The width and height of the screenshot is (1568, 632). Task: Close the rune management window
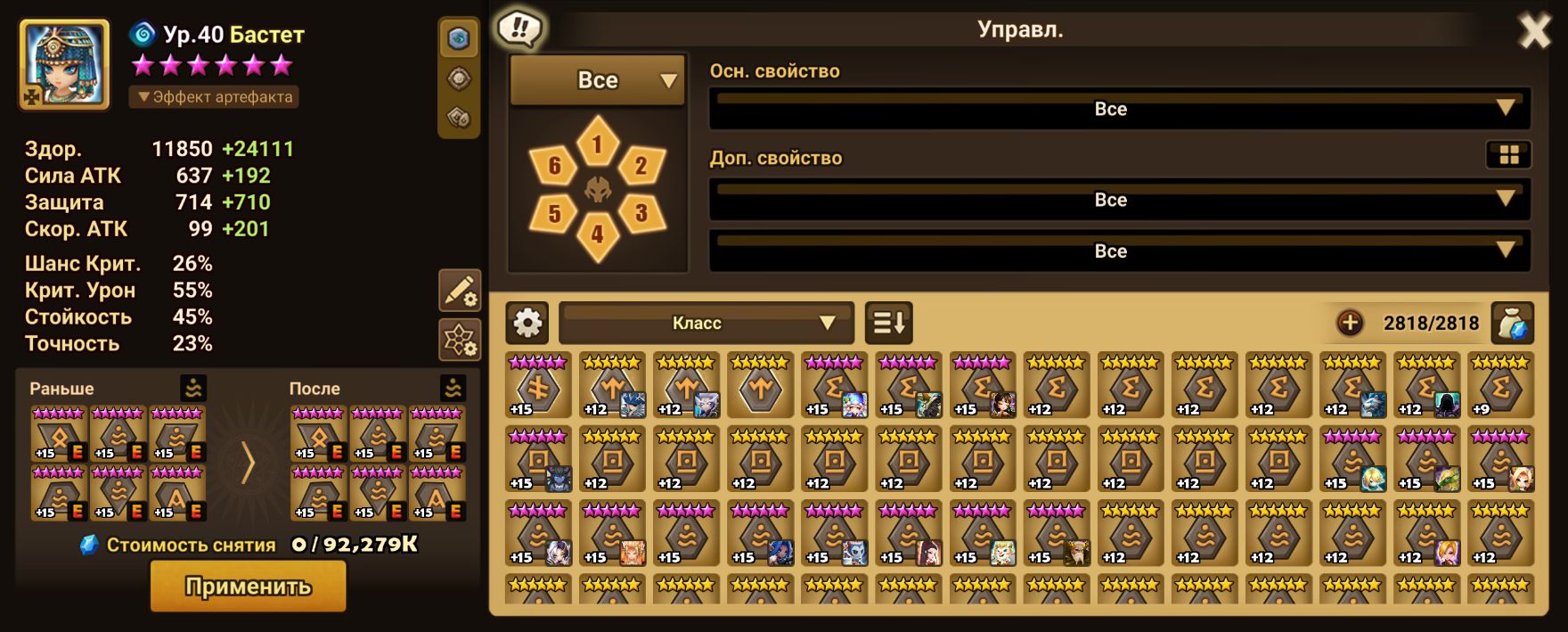point(1534,32)
